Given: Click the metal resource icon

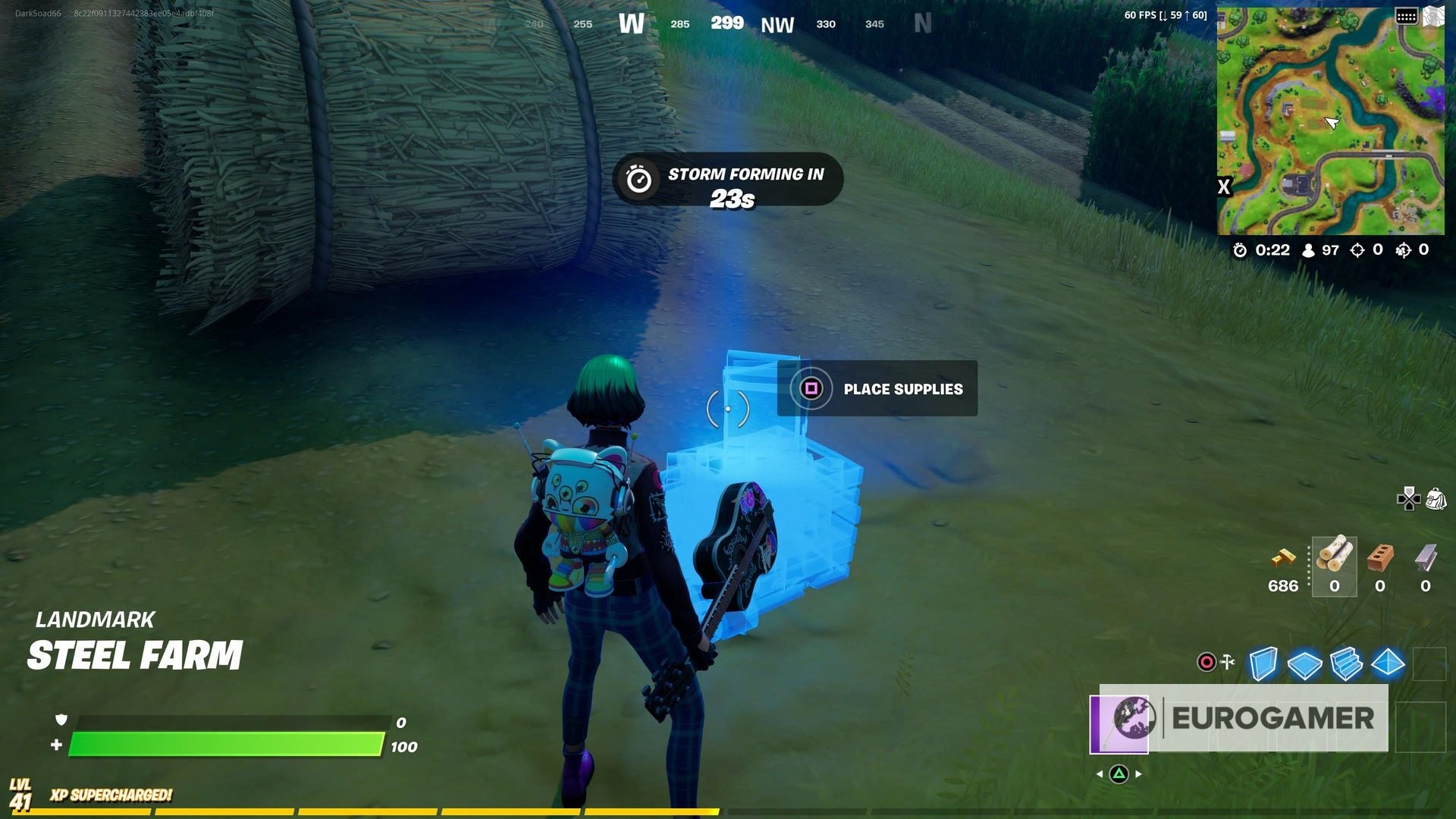Looking at the screenshot, I should click(x=1425, y=559).
